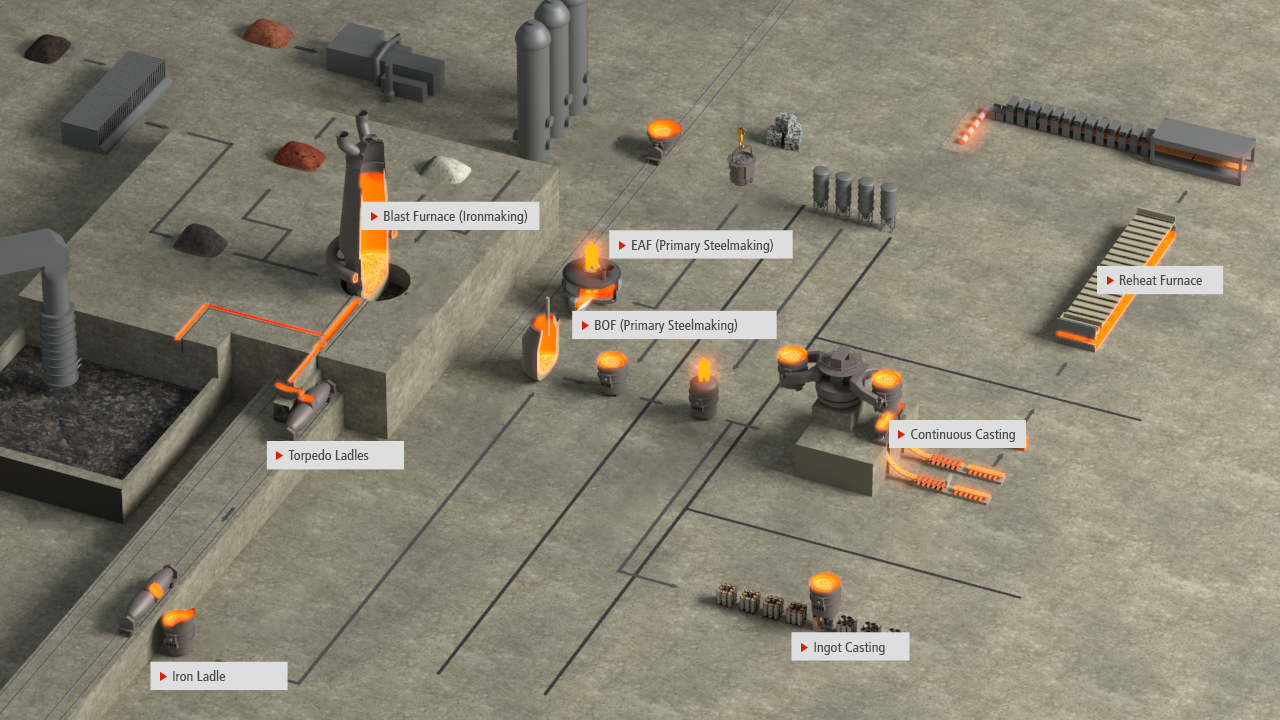Open the Blast Furnace (Ironmaking) label

451,216
